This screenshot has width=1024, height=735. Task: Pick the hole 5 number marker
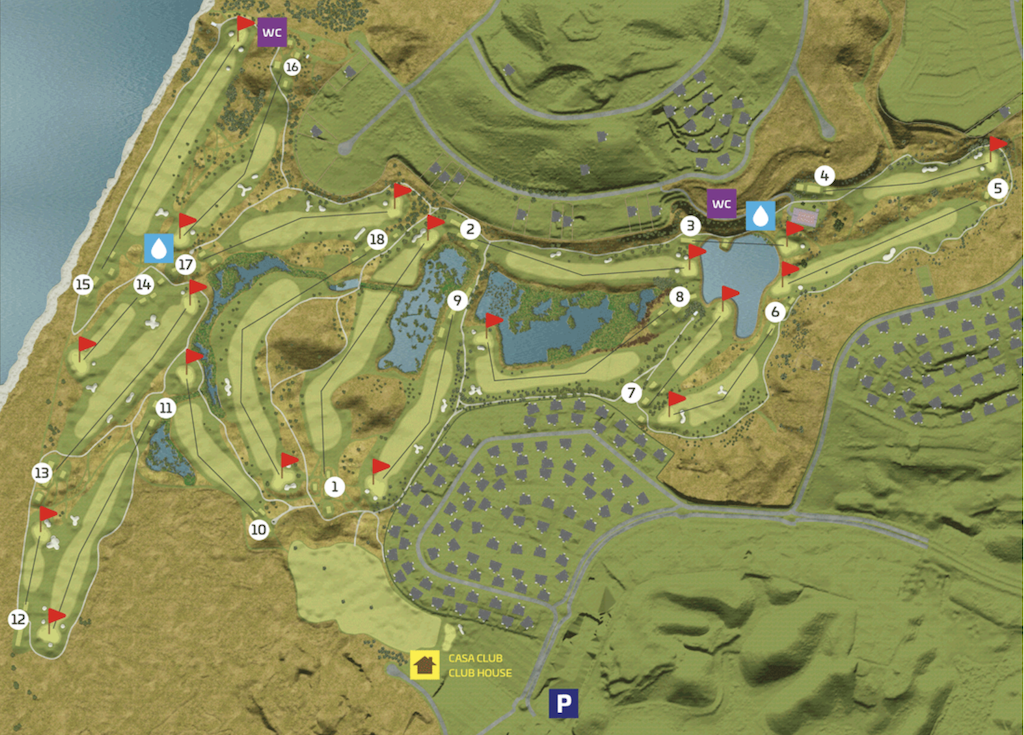(996, 188)
